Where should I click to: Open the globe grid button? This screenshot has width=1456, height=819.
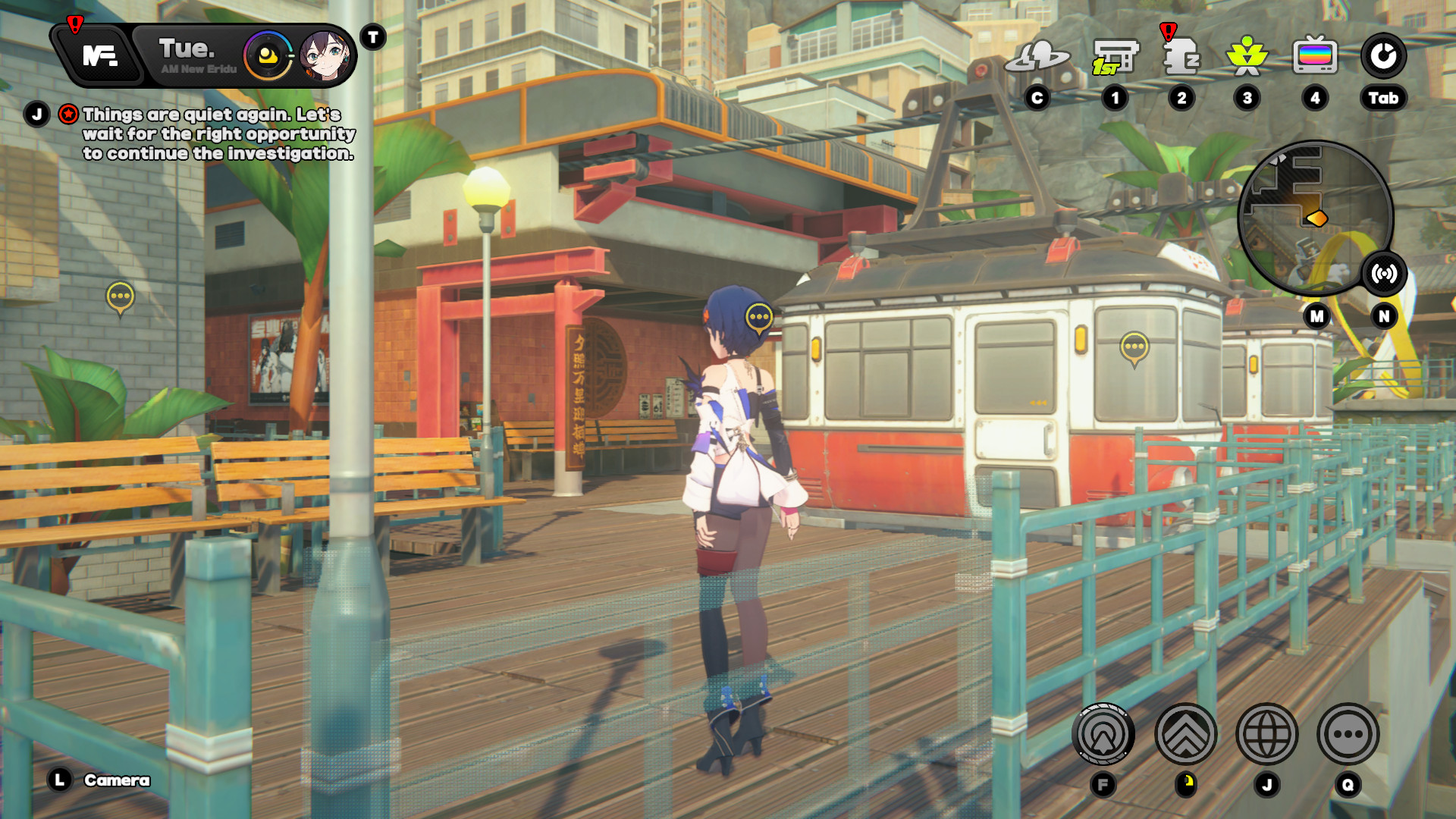[x=1266, y=734]
